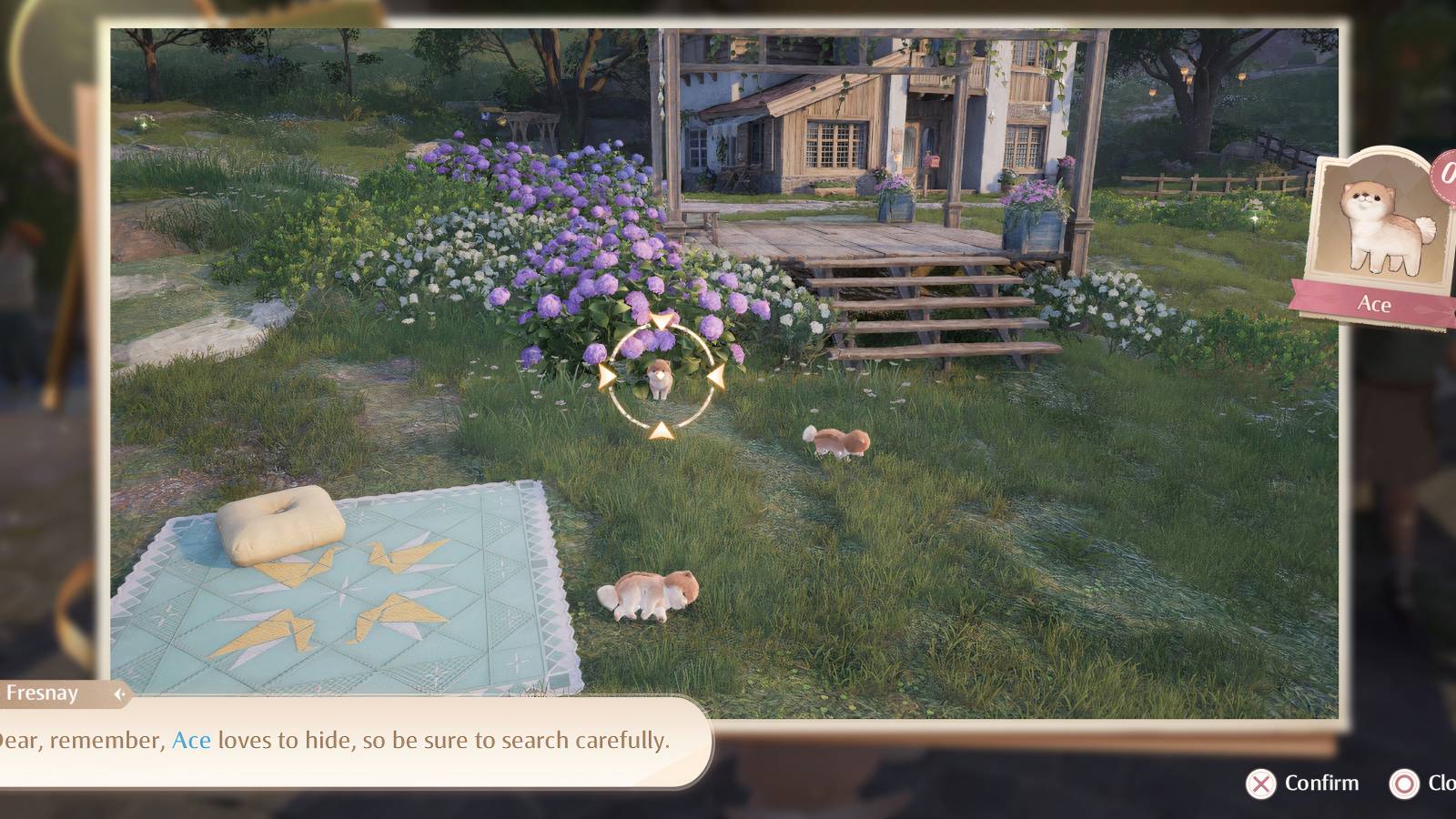1456x819 pixels.
Task: Click the left arrow of the targeting circle
Action: (x=605, y=376)
